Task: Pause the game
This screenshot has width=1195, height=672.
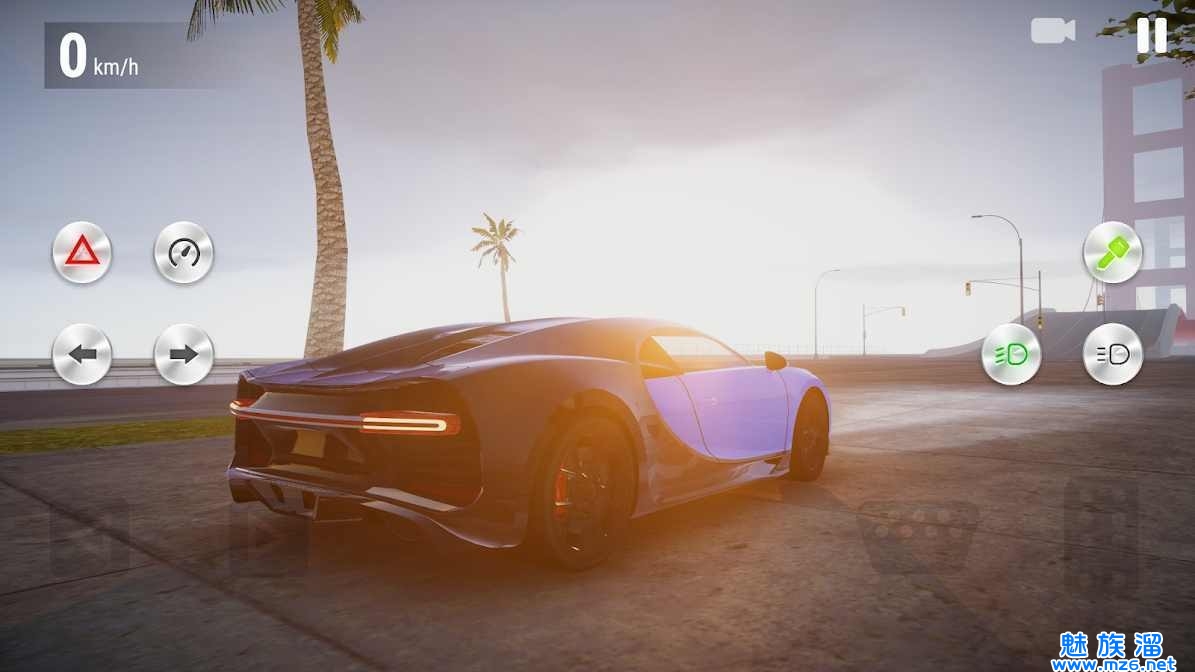Action: point(1151,34)
